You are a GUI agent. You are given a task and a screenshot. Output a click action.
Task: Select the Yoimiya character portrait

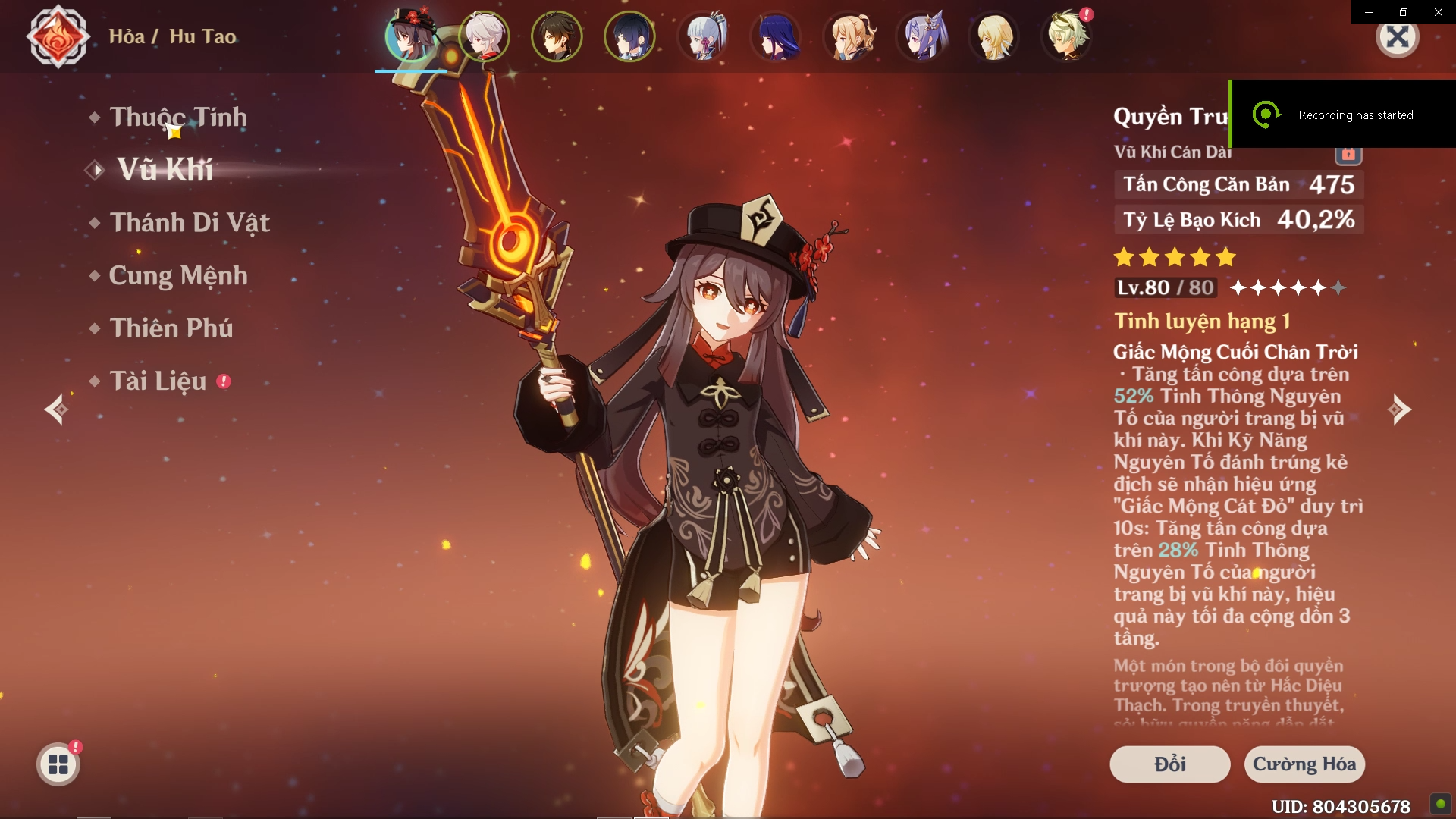(849, 36)
